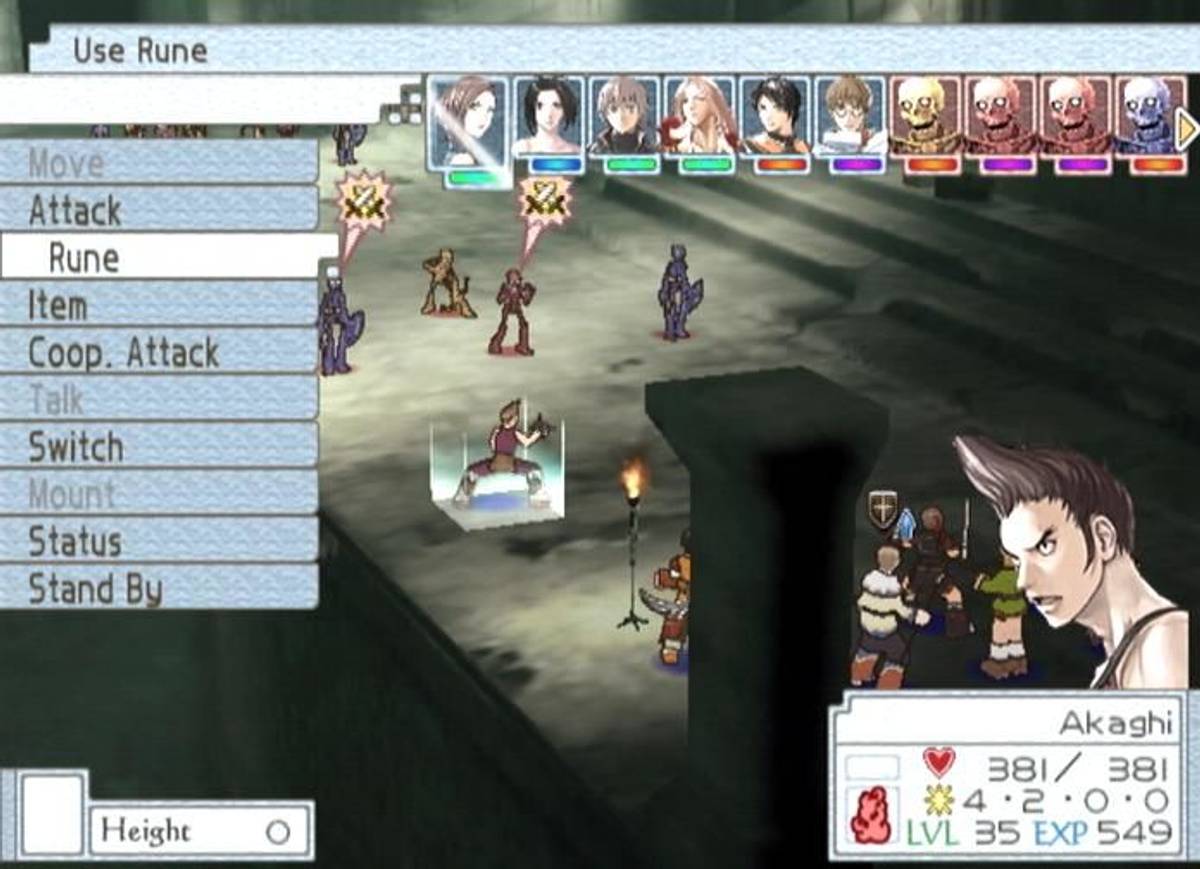This screenshot has height=869, width=1200.
Task: Click Akaghi's red rune icon in status panel
Action: (x=871, y=813)
